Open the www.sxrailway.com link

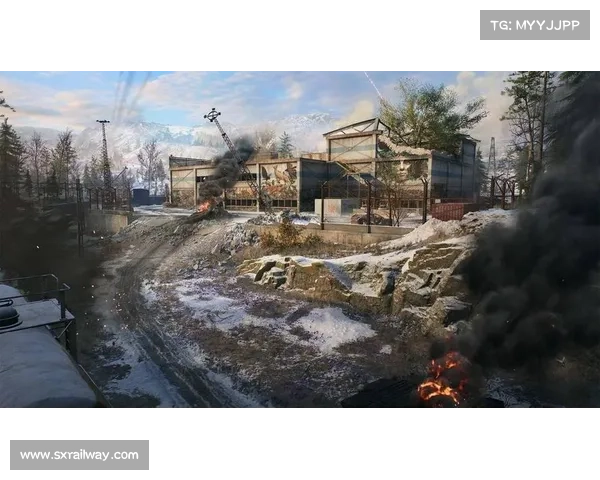pos(80,455)
